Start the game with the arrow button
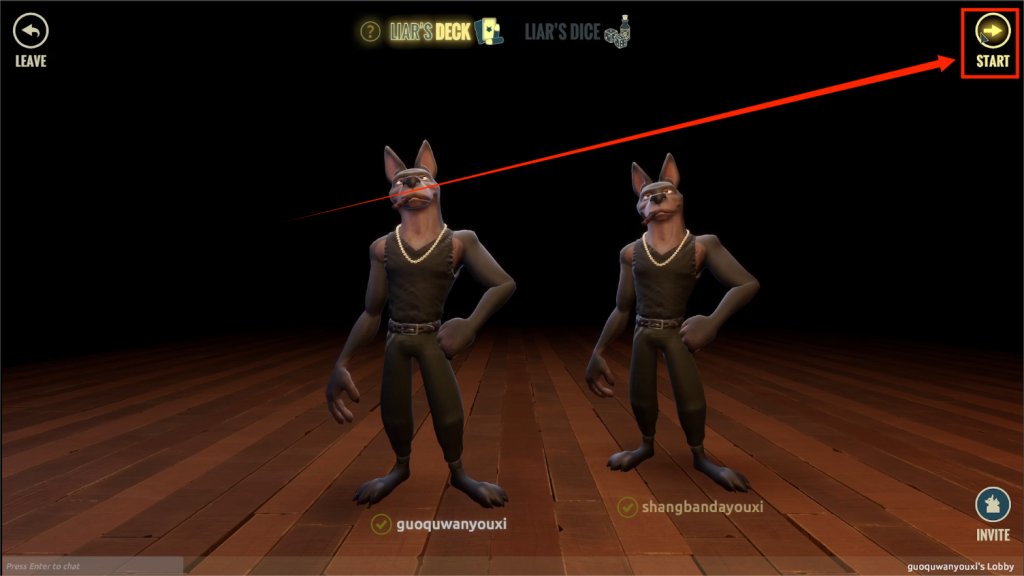The height and width of the screenshot is (576, 1024). click(992, 32)
